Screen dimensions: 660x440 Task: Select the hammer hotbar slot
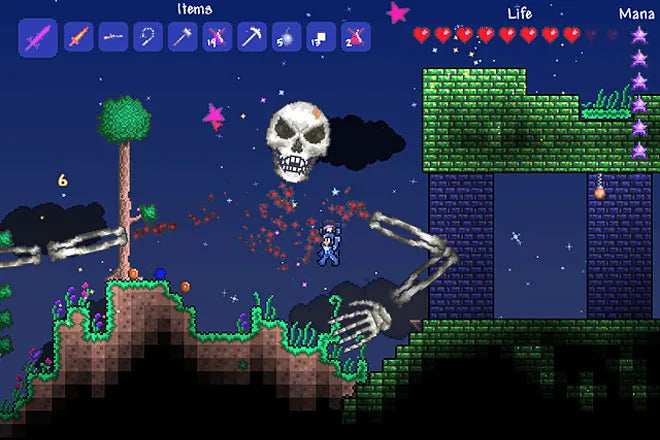coord(183,38)
